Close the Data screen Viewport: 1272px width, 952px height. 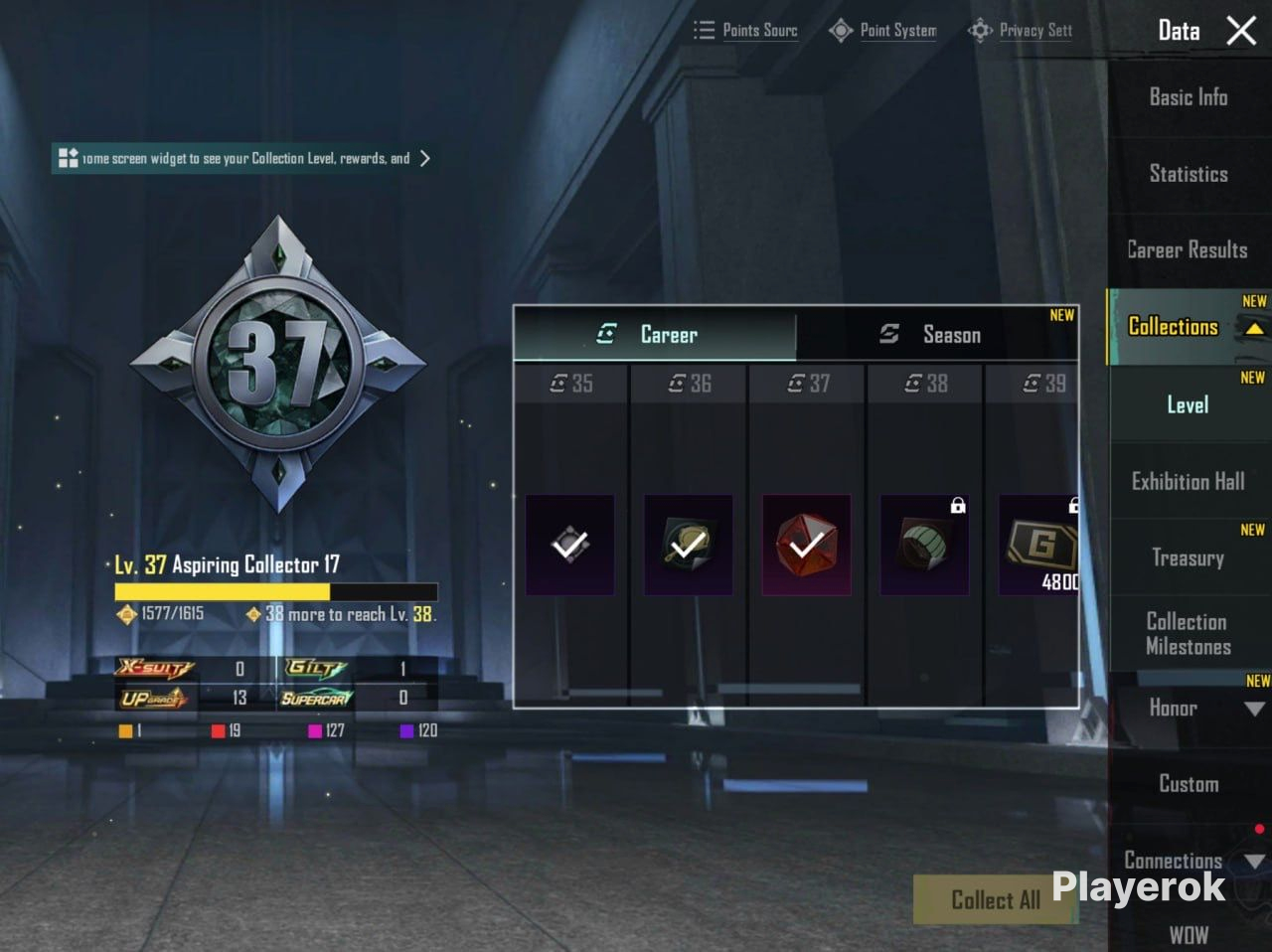point(1241,31)
